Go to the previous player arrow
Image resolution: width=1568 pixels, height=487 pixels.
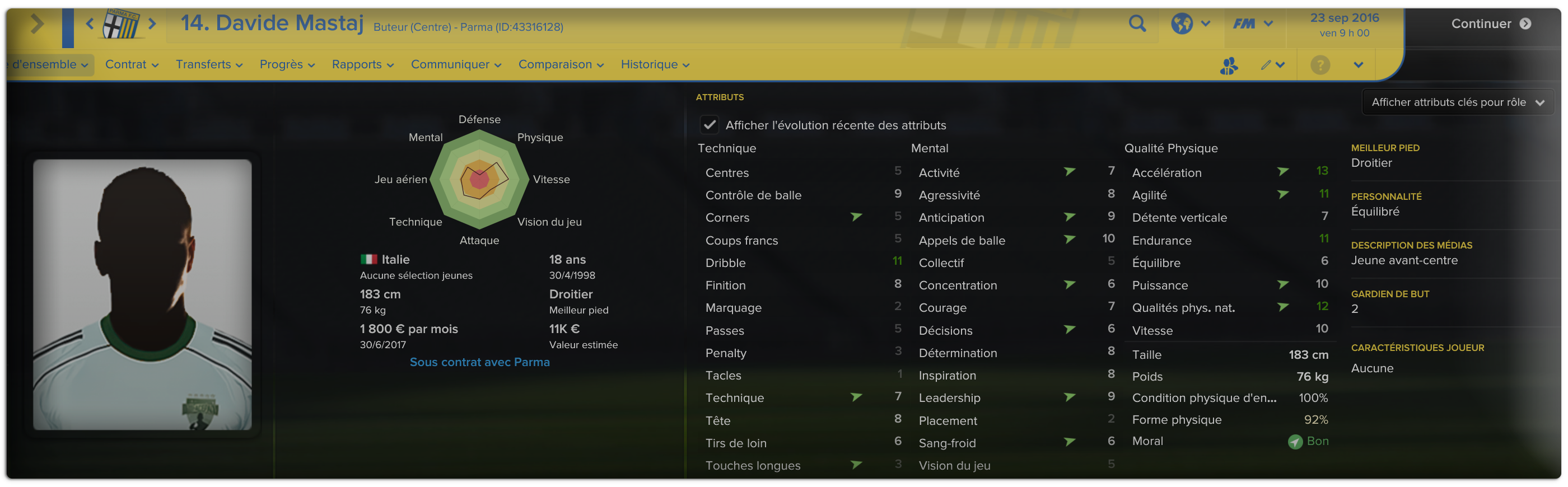coord(90,24)
